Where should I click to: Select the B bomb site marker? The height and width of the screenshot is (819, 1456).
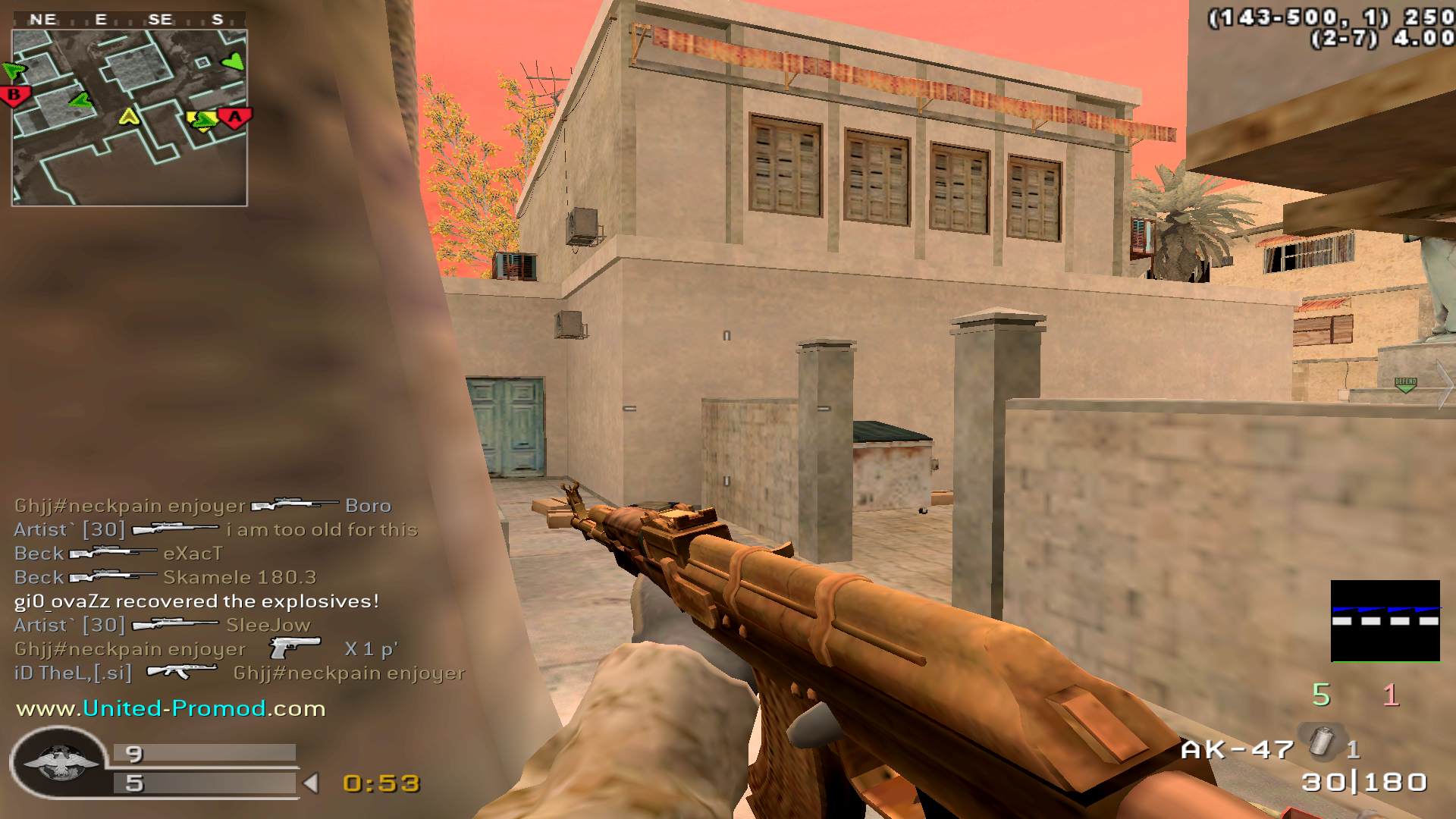pos(14,96)
